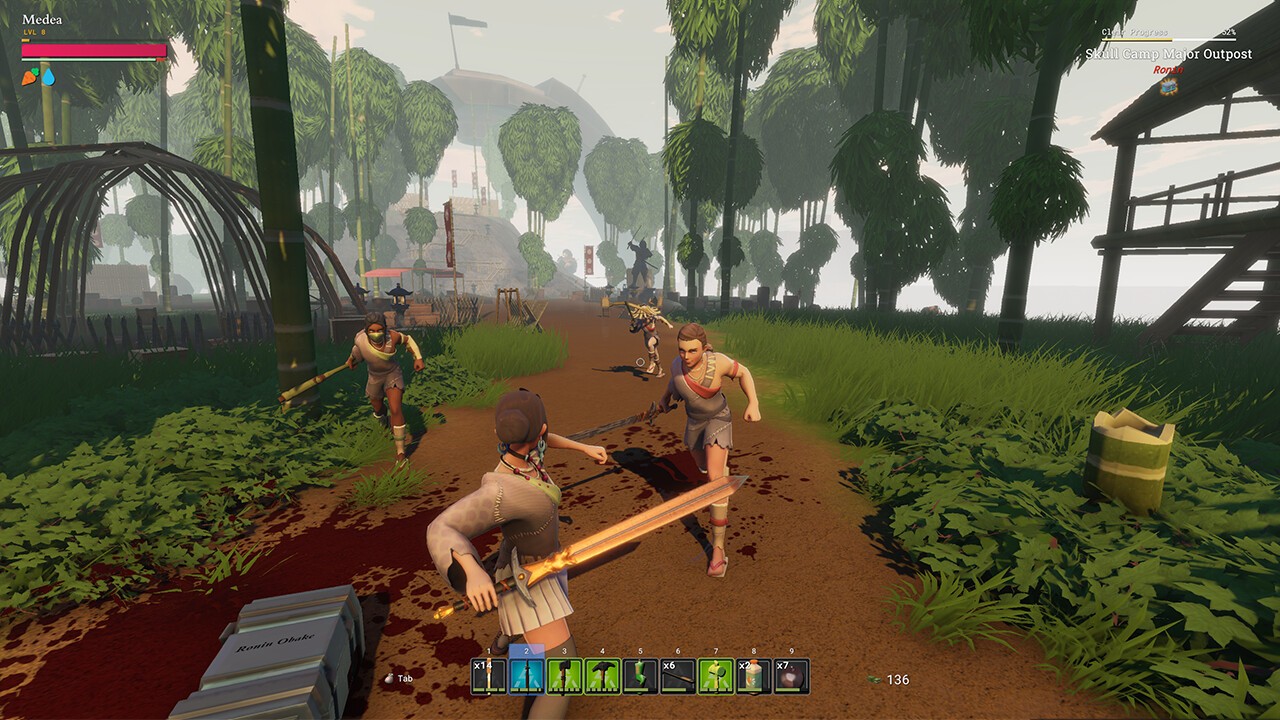Viewport: 1280px width, 720px height.
Task: Click the Skull Camp Major Outpost objective
Action: [x=1168, y=54]
